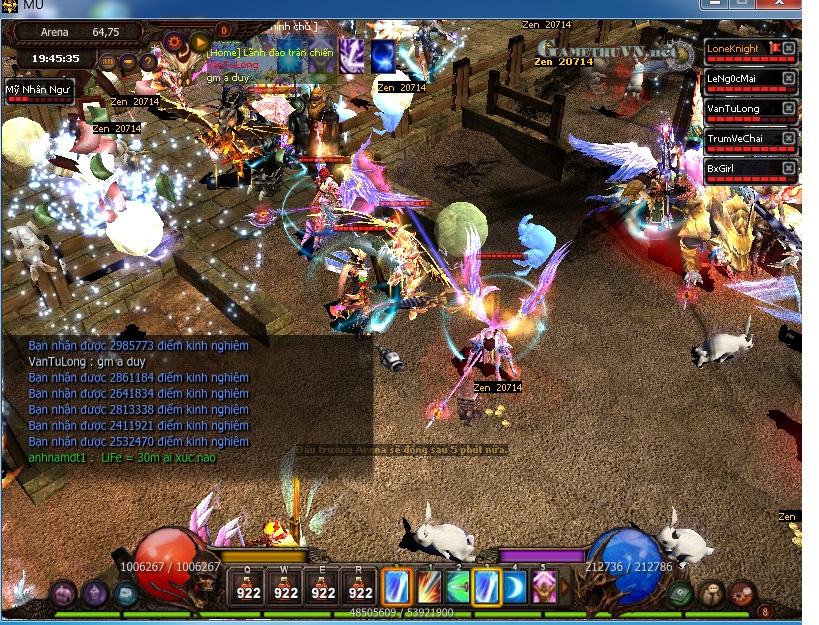Viewport: 819px width, 625px height.
Task: Activate the crescent moon skill icon
Action: pyautogui.click(x=515, y=587)
